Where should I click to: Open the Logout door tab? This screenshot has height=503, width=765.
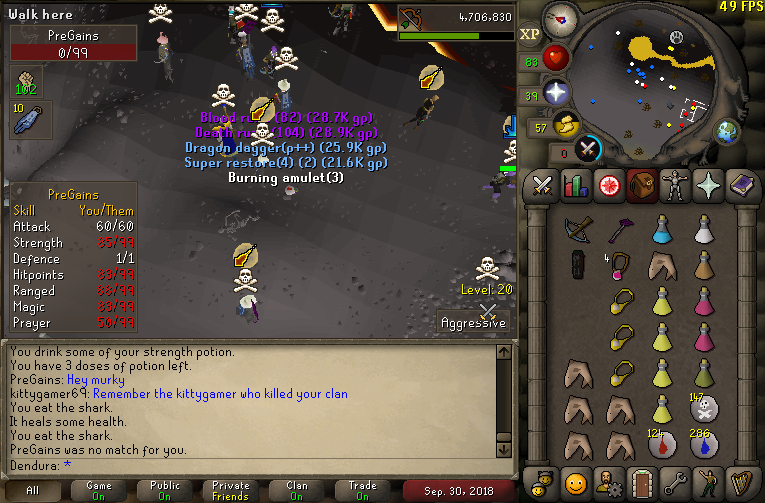(641, 483)
